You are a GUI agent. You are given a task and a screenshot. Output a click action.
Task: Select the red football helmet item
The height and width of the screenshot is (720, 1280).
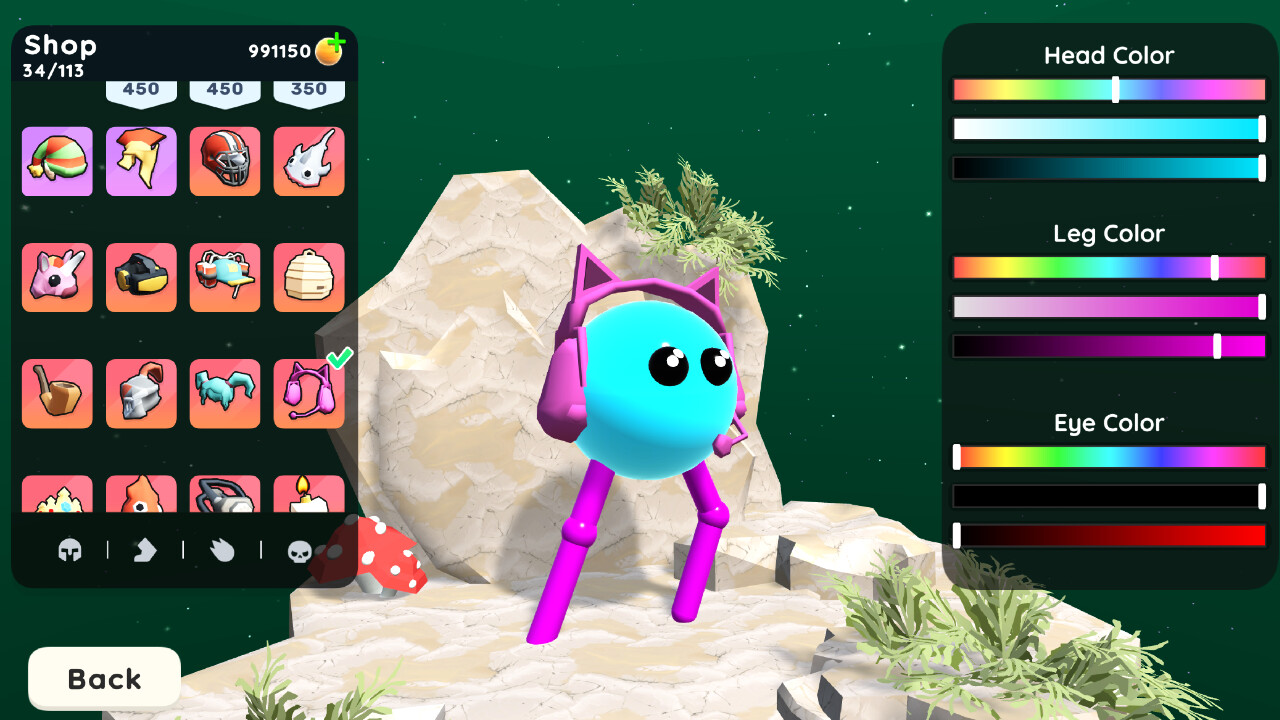coord(225,161)
